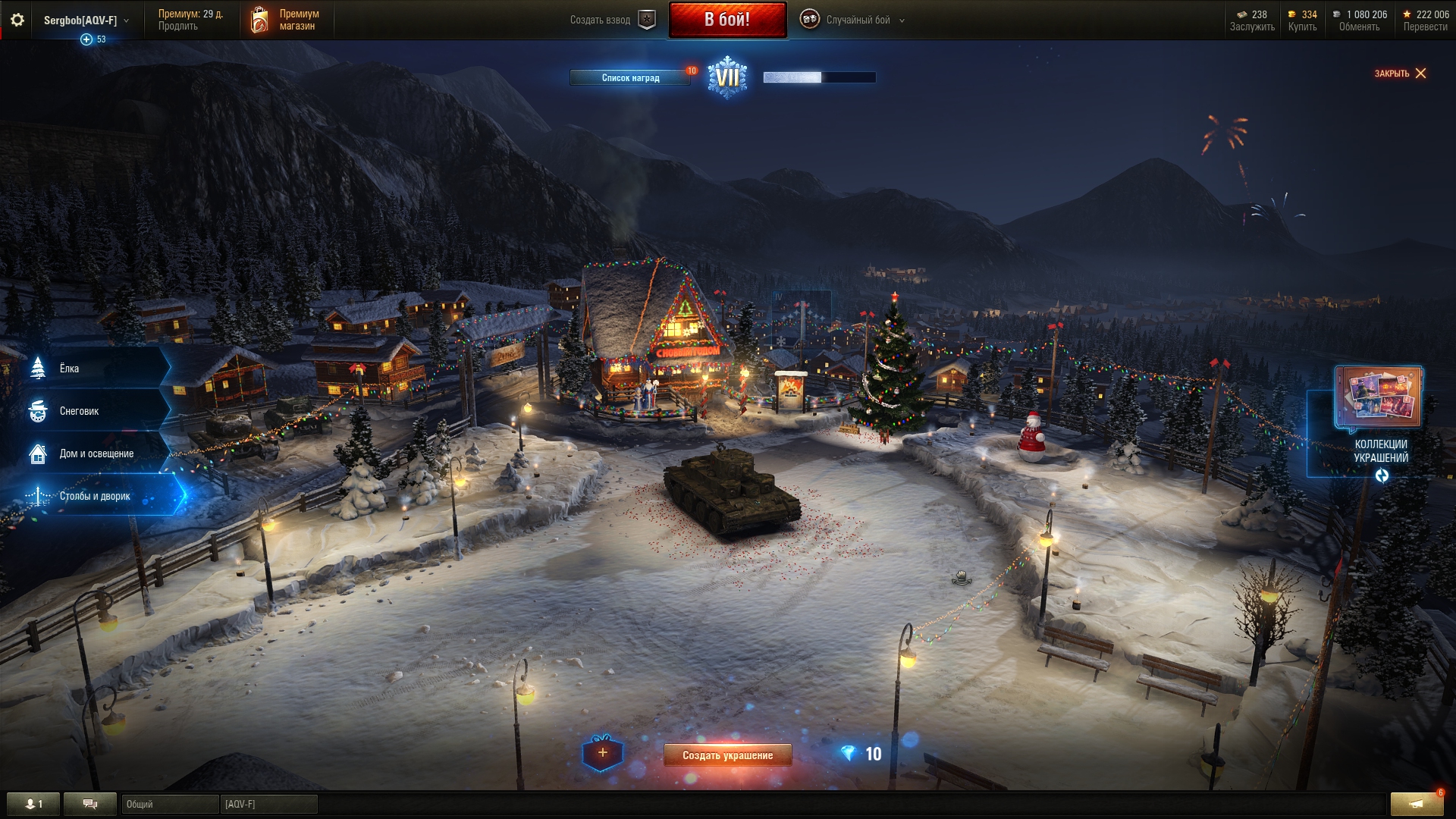Click Создать взвод to form a platoon
This screenshot has height=819, width=1456.
click(x=611, y=20)
